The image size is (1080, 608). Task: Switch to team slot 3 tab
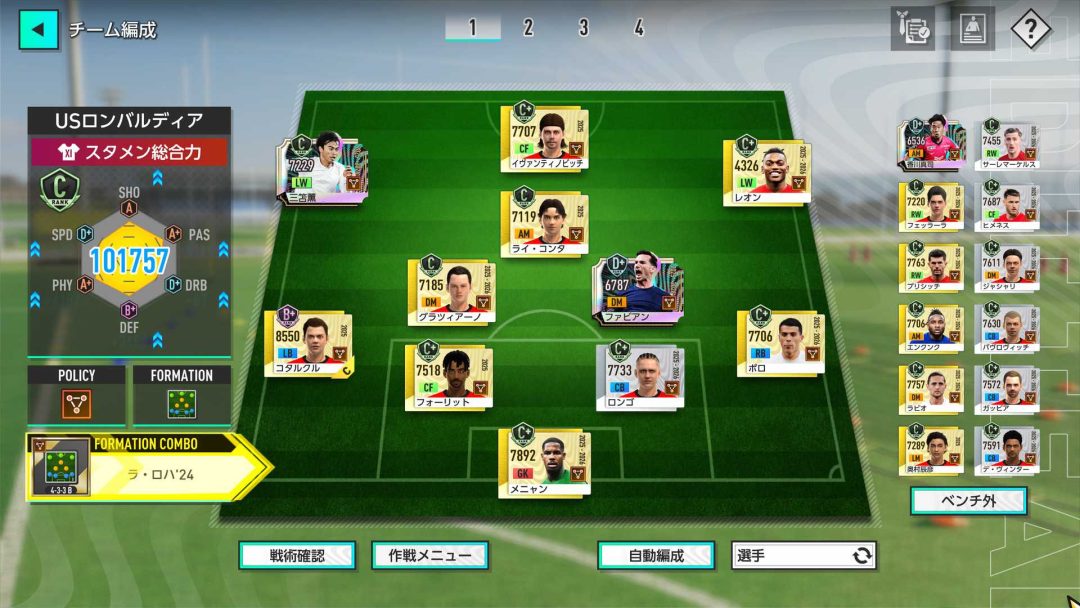pos(583,28)
